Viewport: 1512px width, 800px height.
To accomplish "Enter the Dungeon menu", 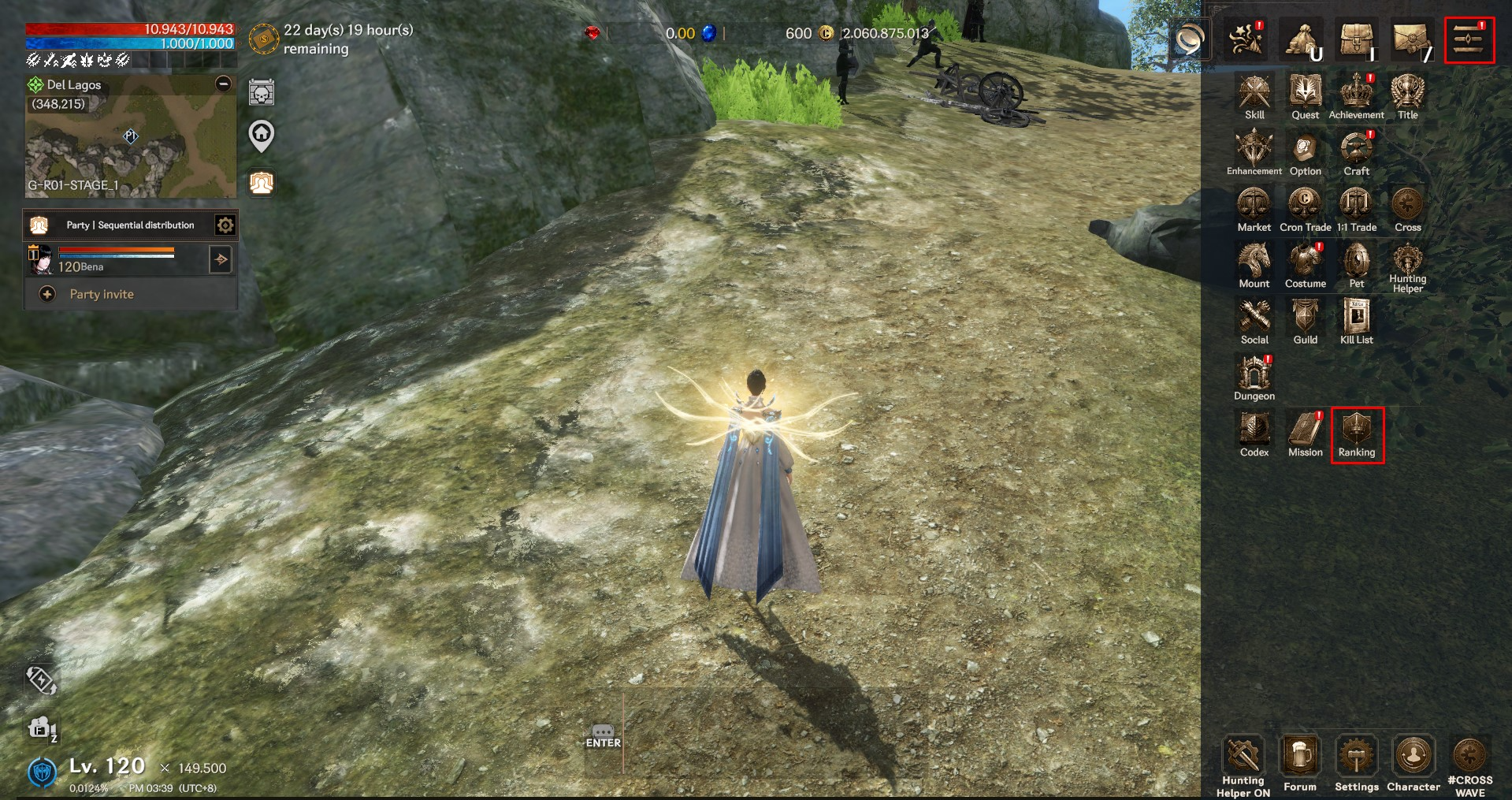I will (x=1254, y=378).
